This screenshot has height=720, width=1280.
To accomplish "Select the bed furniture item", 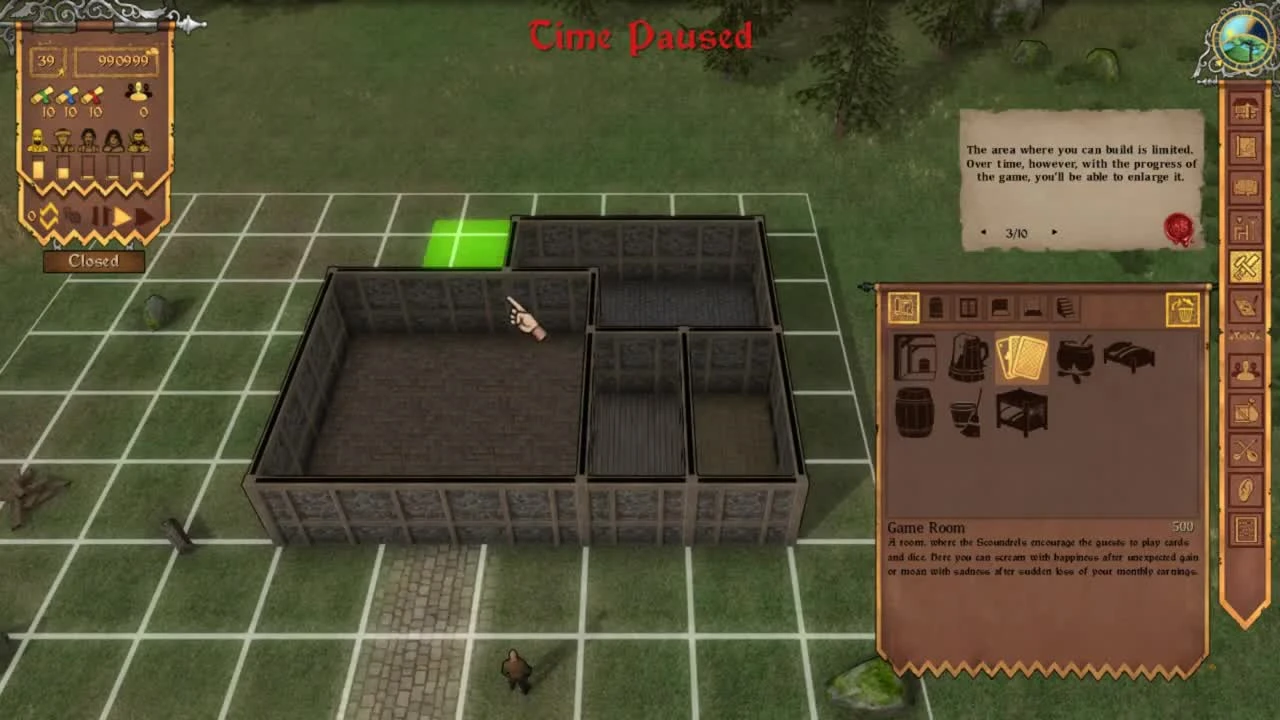I will click(x=1128, y=355).
